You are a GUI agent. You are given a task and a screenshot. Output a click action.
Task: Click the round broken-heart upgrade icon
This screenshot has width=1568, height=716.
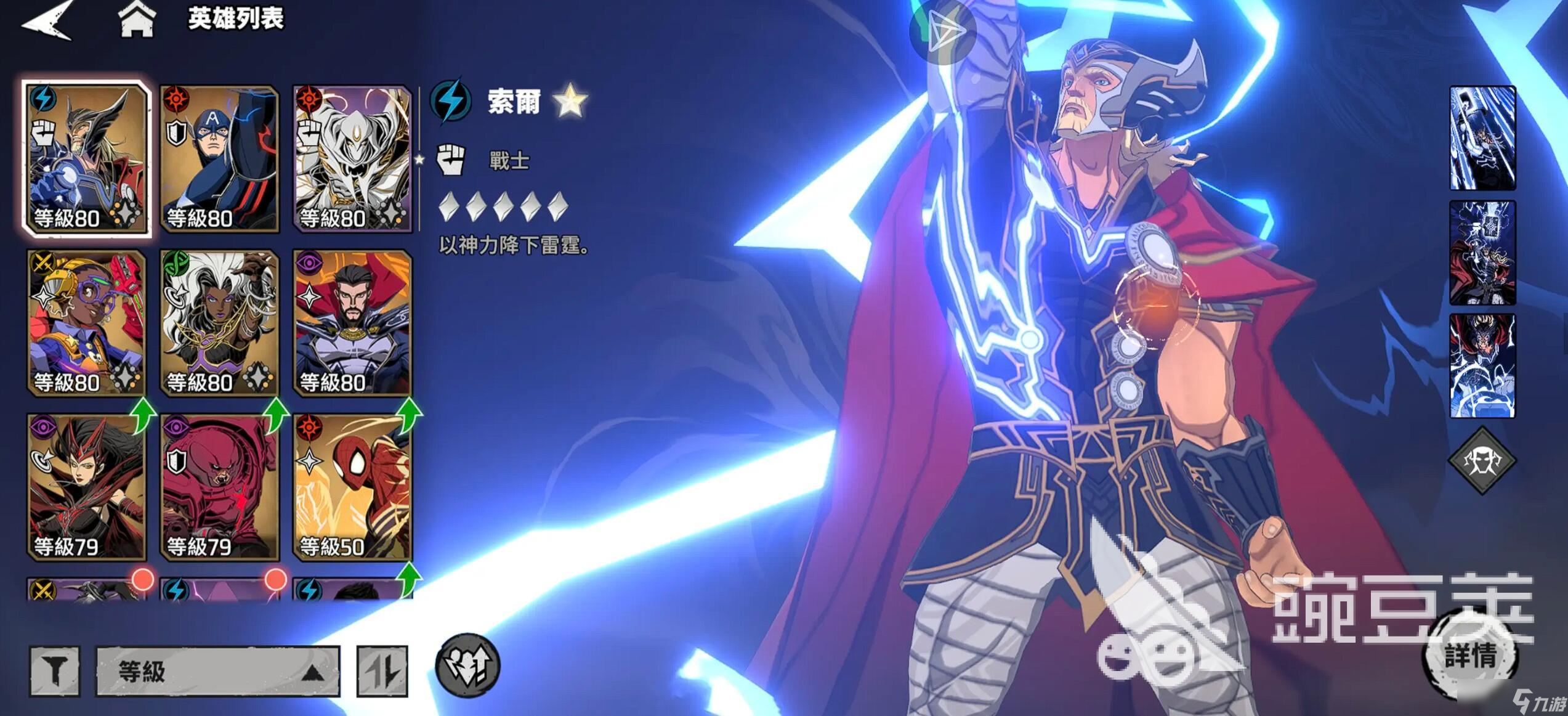click(x=467, y=665)
